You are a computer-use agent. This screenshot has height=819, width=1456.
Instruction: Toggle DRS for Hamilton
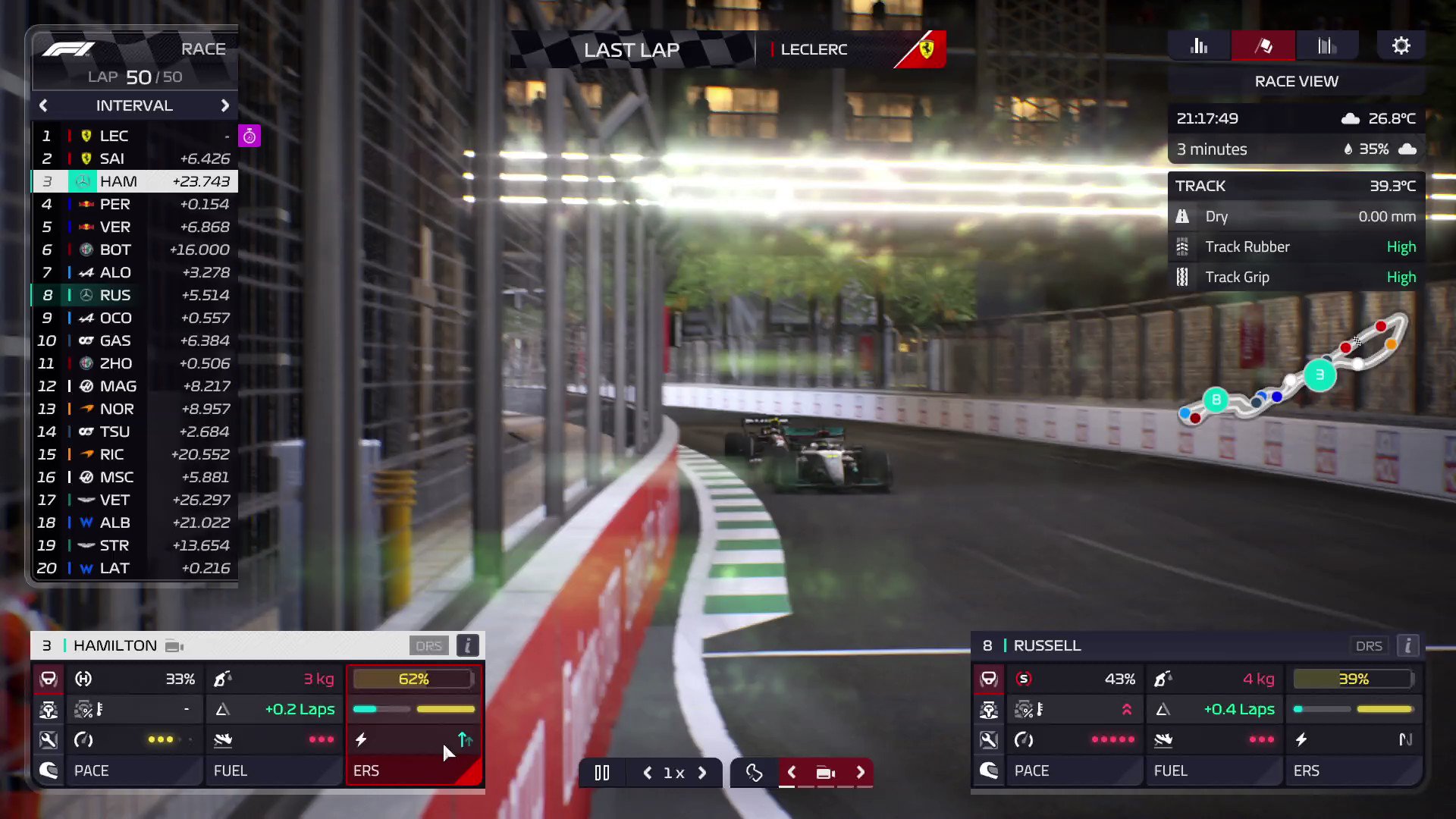[x=428, y=645]
